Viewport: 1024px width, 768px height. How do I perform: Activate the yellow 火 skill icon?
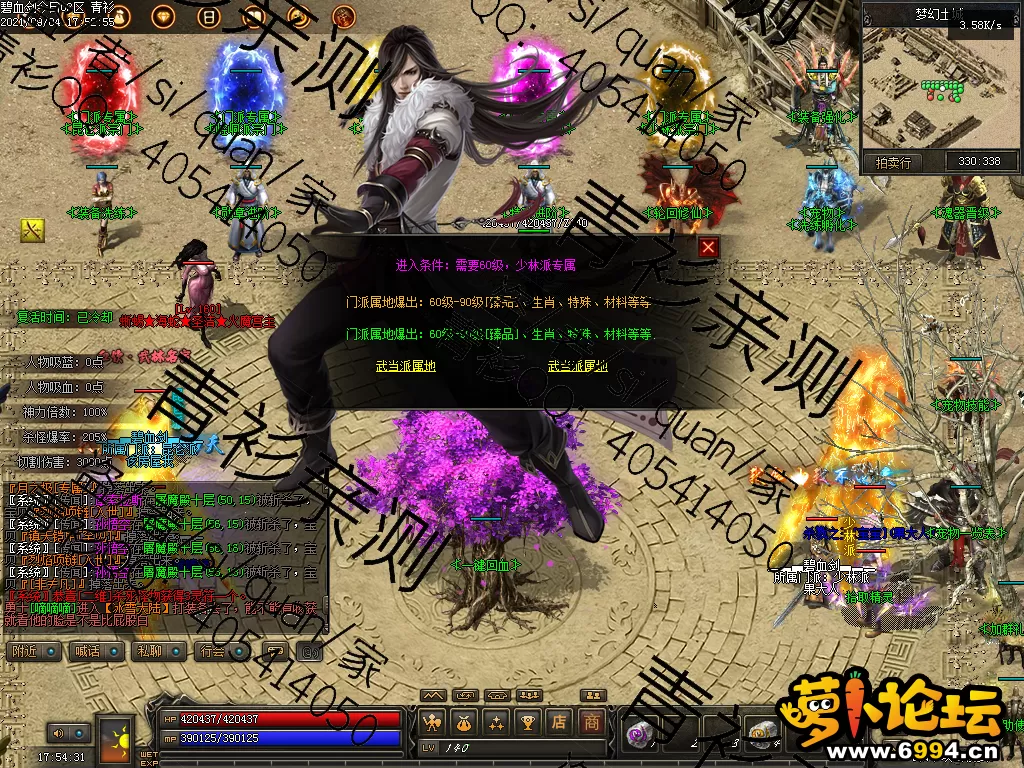(33, 231)
